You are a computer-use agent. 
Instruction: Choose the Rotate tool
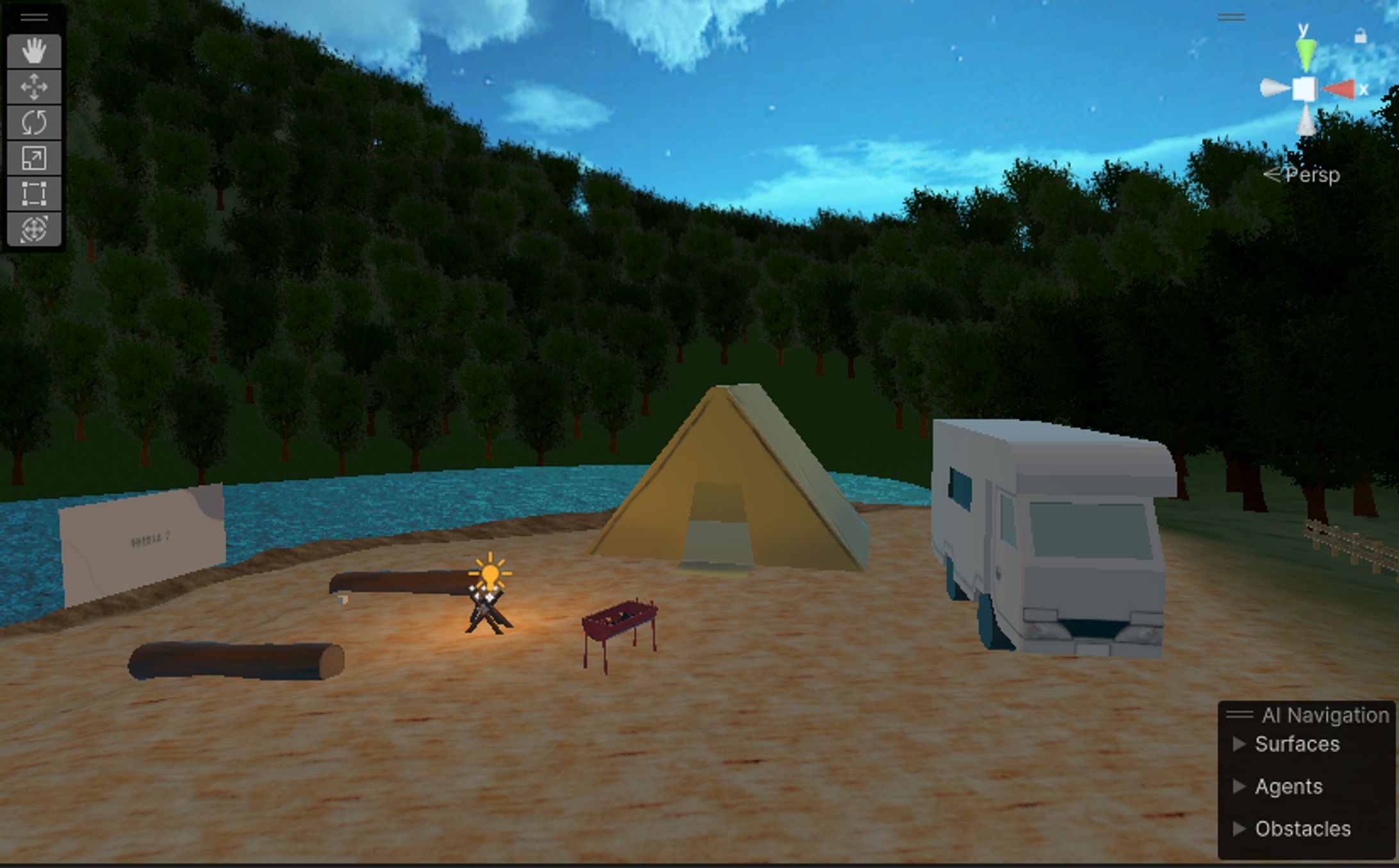click(x=34, y=122)
